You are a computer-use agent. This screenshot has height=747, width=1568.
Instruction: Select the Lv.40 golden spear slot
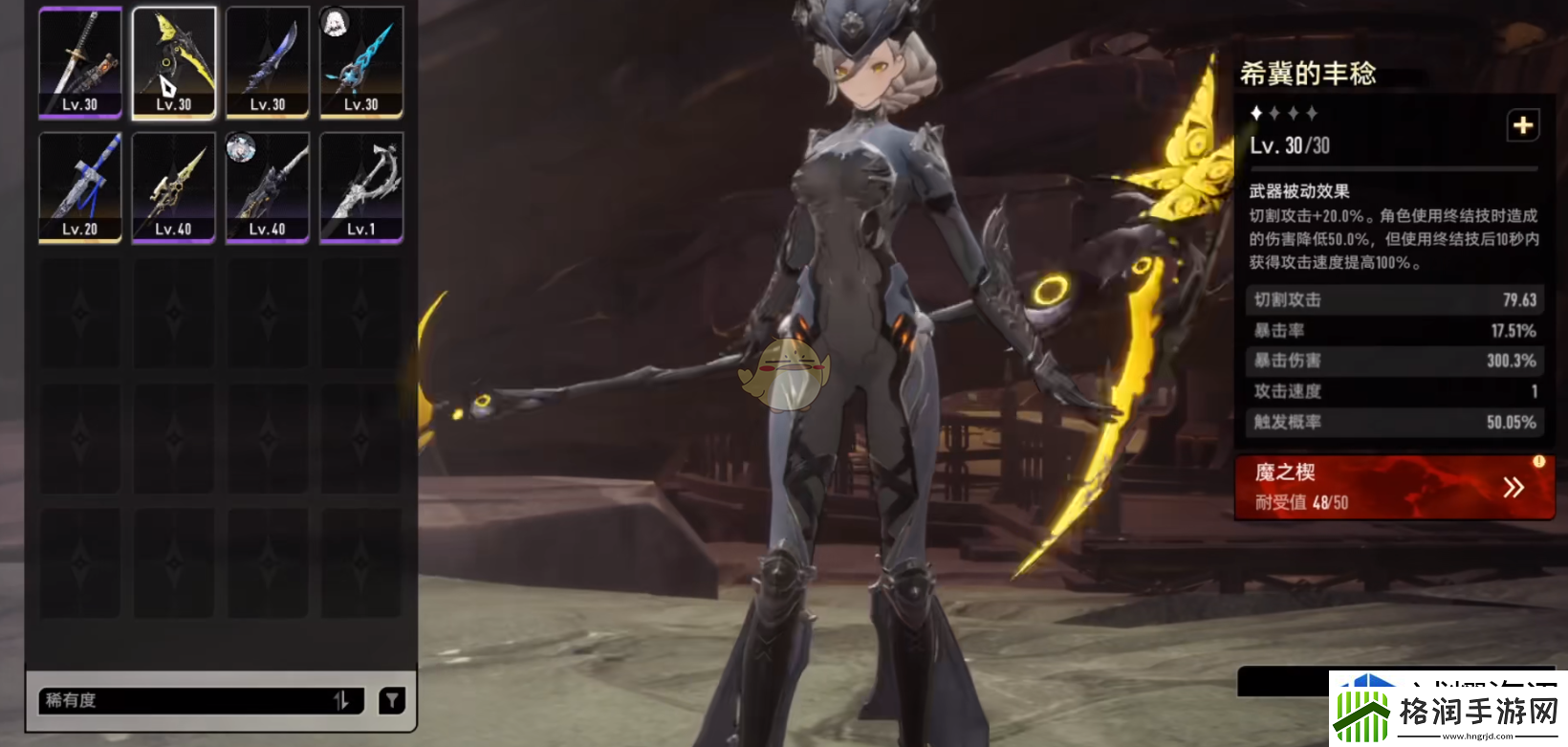click(x=174, y=187)
